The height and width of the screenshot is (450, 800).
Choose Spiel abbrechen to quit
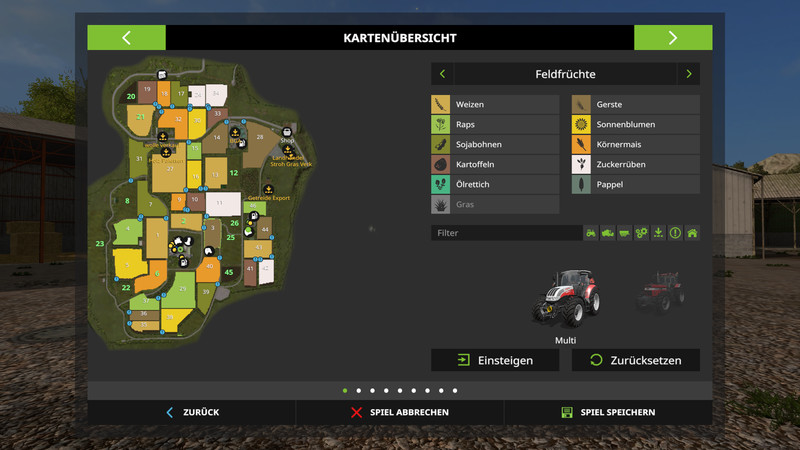point(400,412)
